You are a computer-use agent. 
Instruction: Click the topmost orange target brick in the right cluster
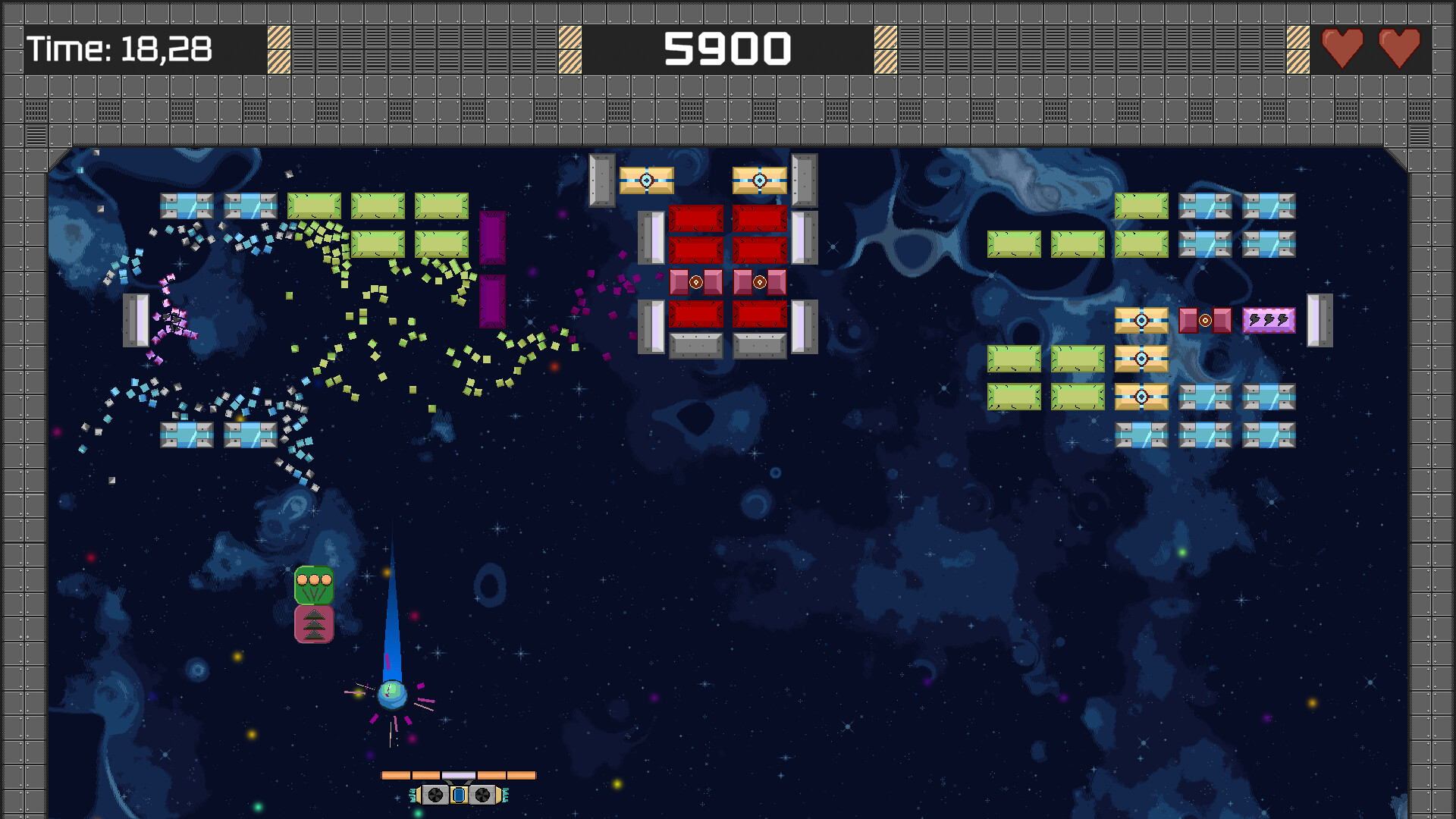click(x=1141, y=319)
